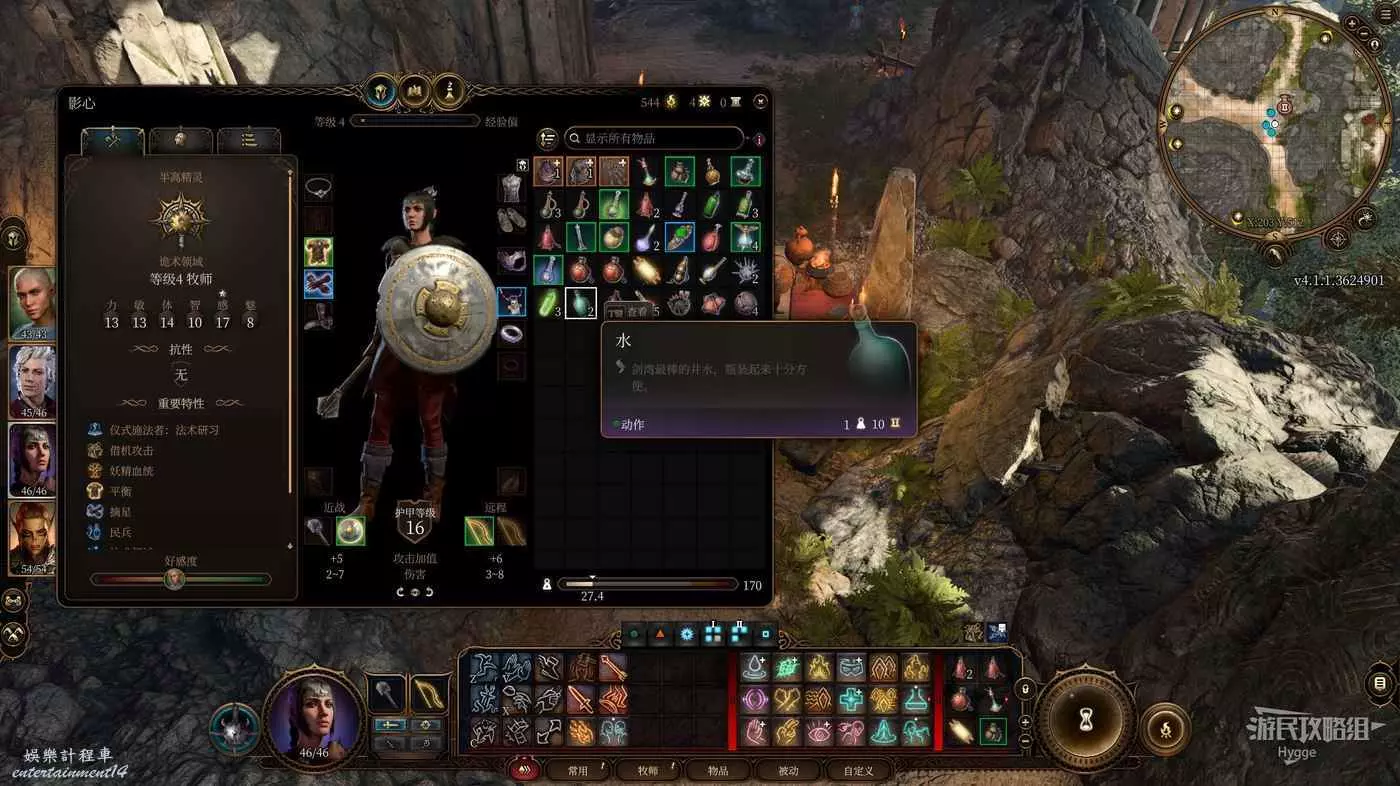Click the item search field in inventory
Viewport: 1400px width, 786px height.
point(655,138)
